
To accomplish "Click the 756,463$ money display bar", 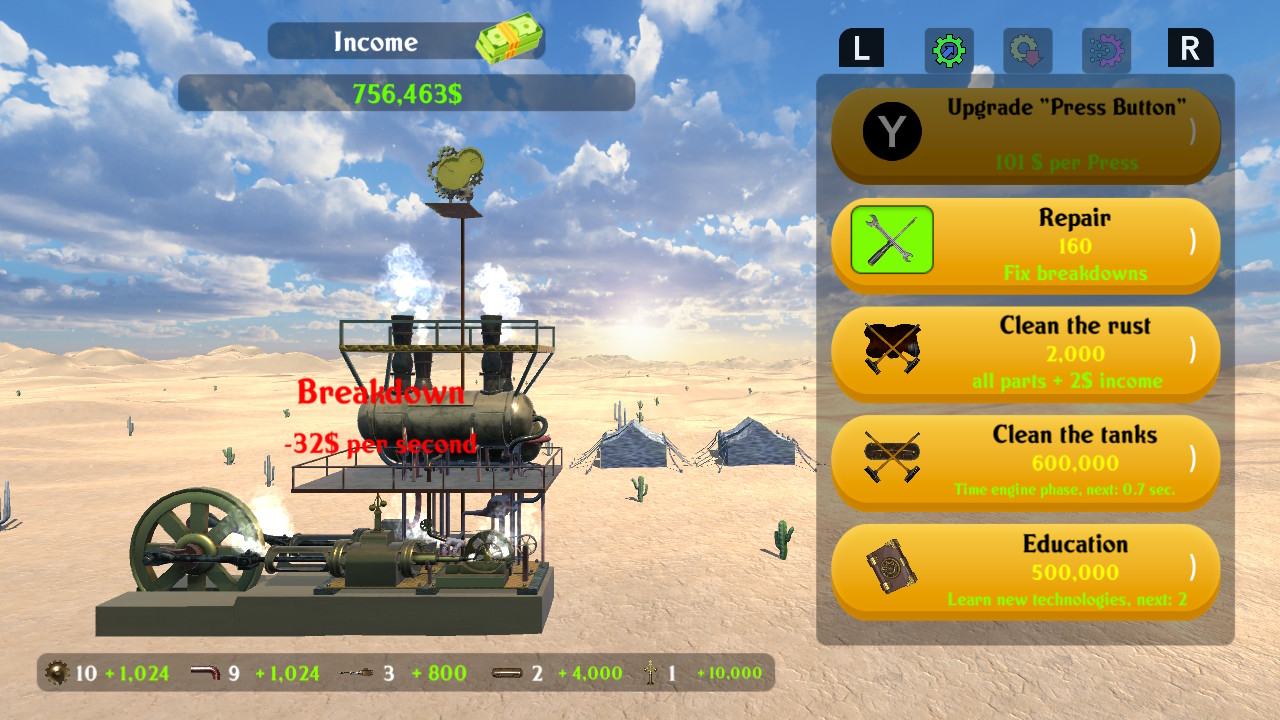I will tap(406, 93).
